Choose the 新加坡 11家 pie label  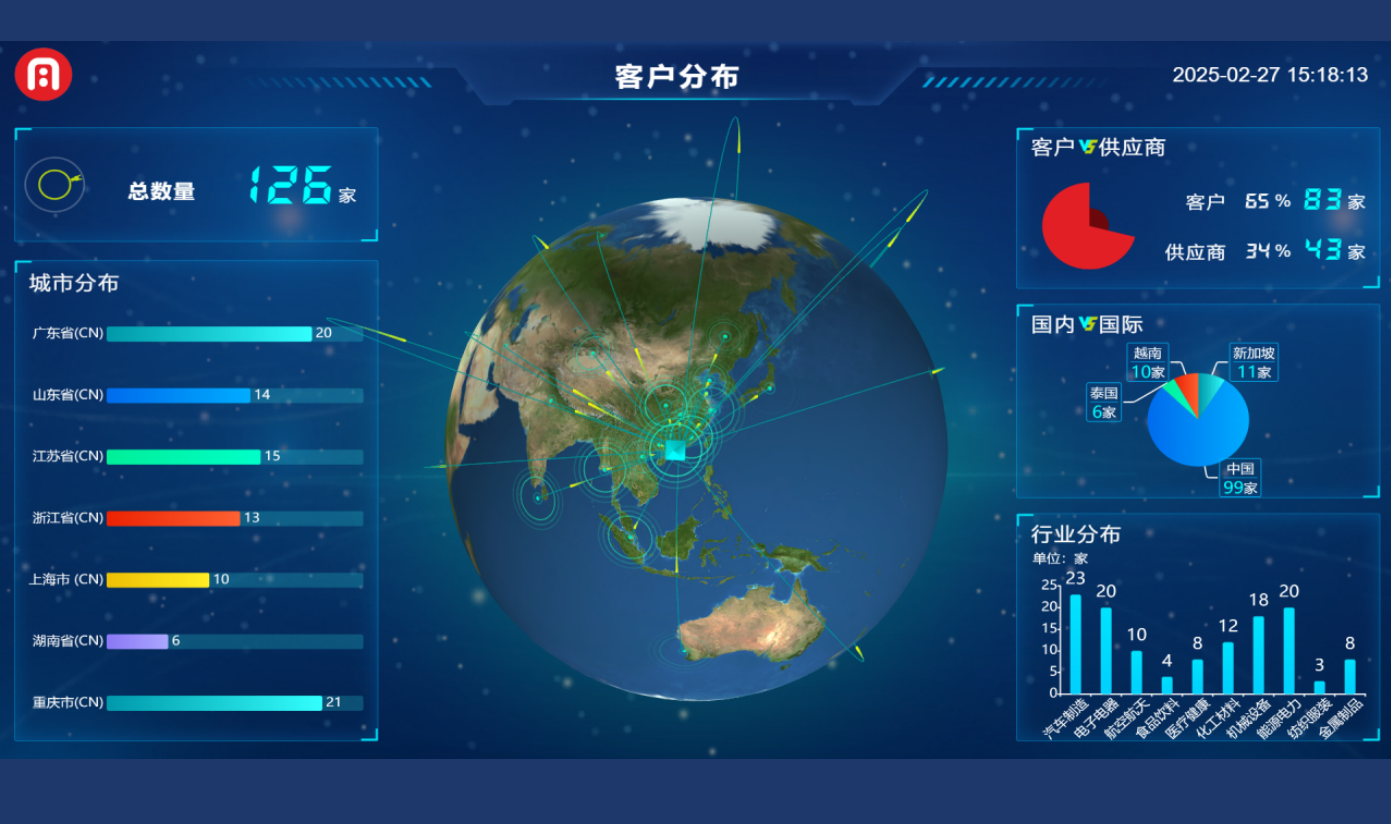(x=1253, y=363)
